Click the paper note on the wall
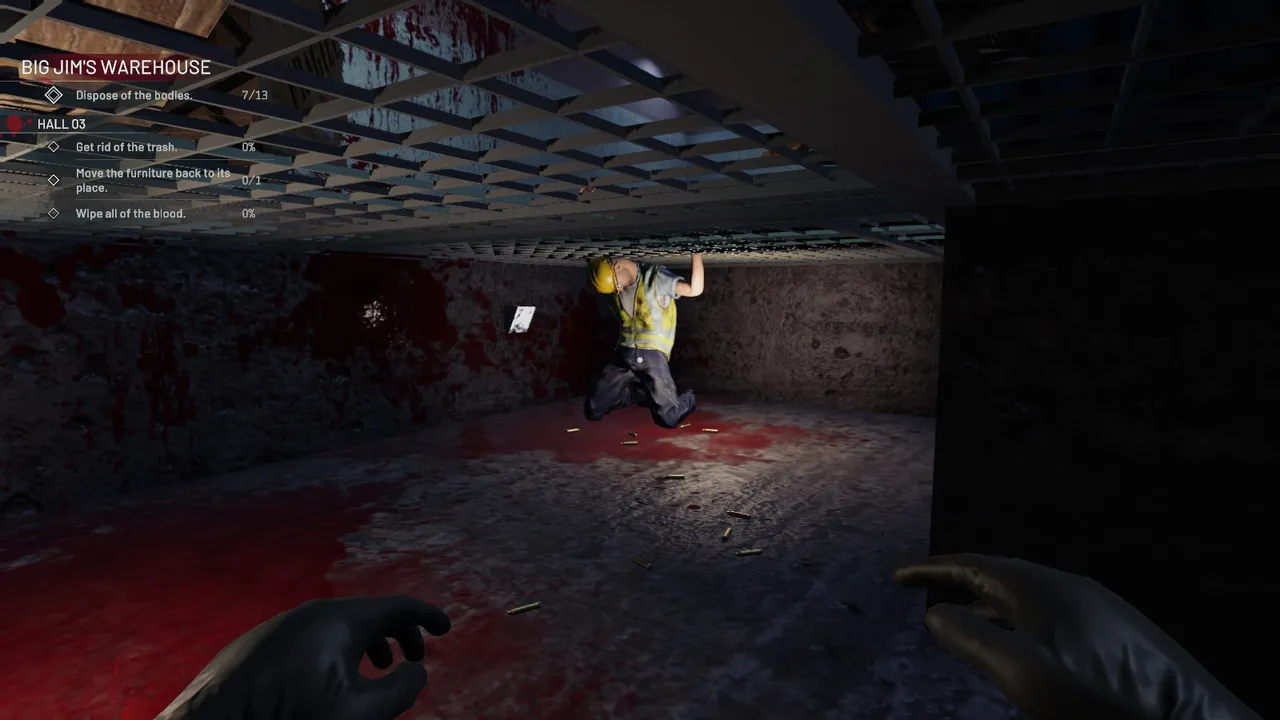 pyautogui.click(x=519, y=320)
